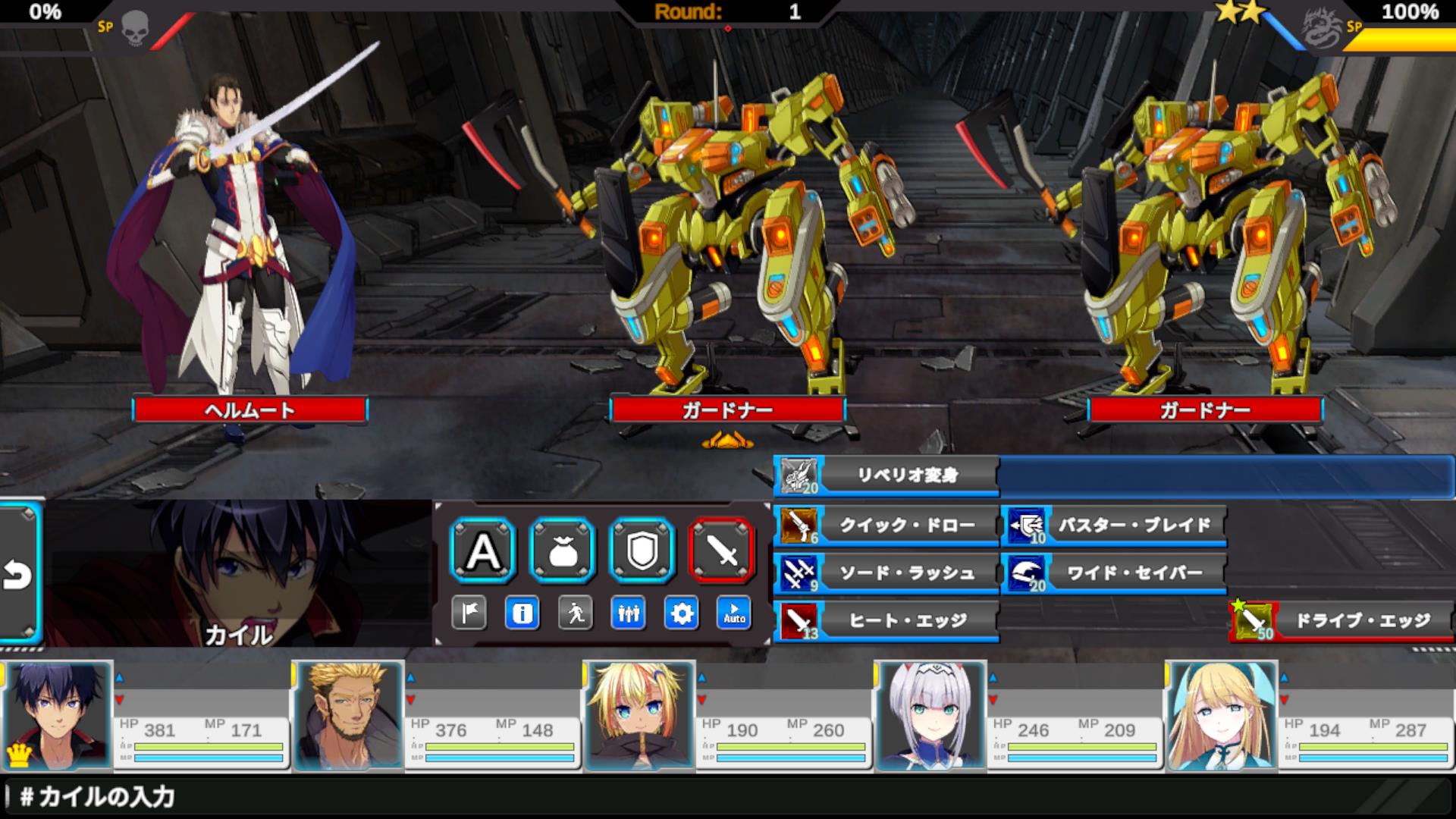Choose the バスター・ブレイド skill
The width and height of the screenshot is (1456, 819).
tap(1113, 525)
